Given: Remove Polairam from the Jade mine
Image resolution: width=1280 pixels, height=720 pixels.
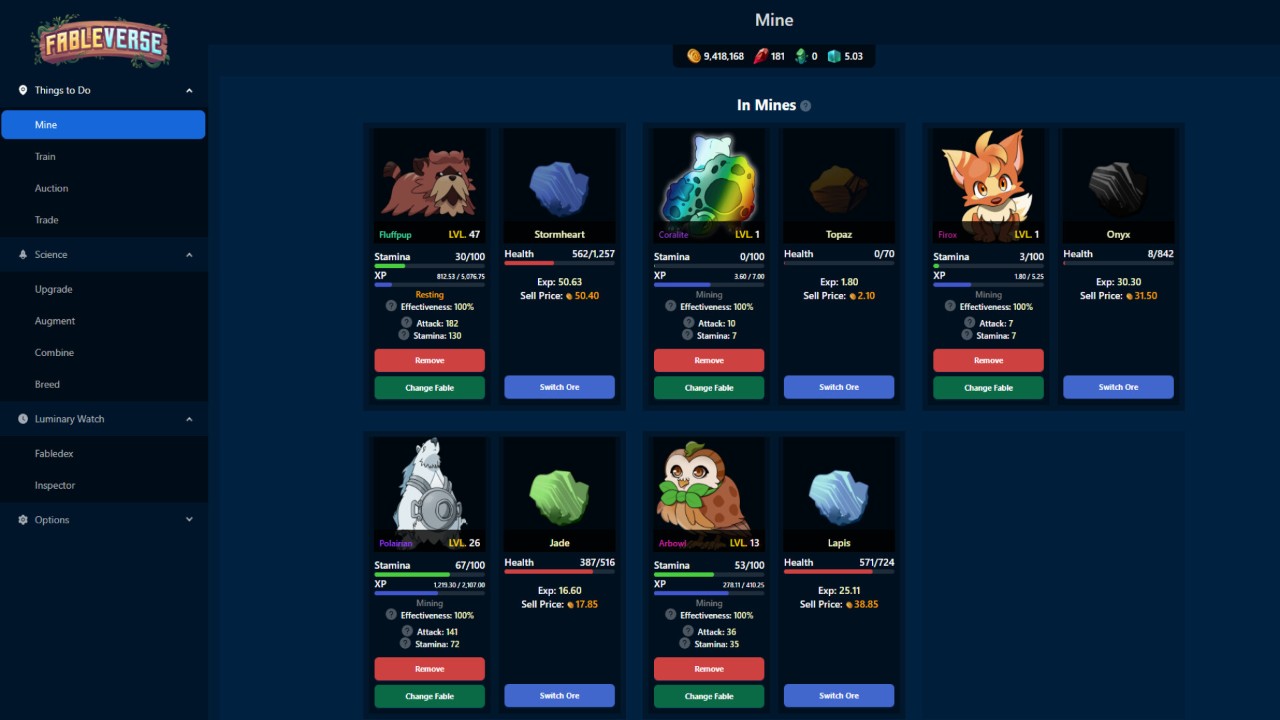Looking at the screenshot, I should 429,669.
